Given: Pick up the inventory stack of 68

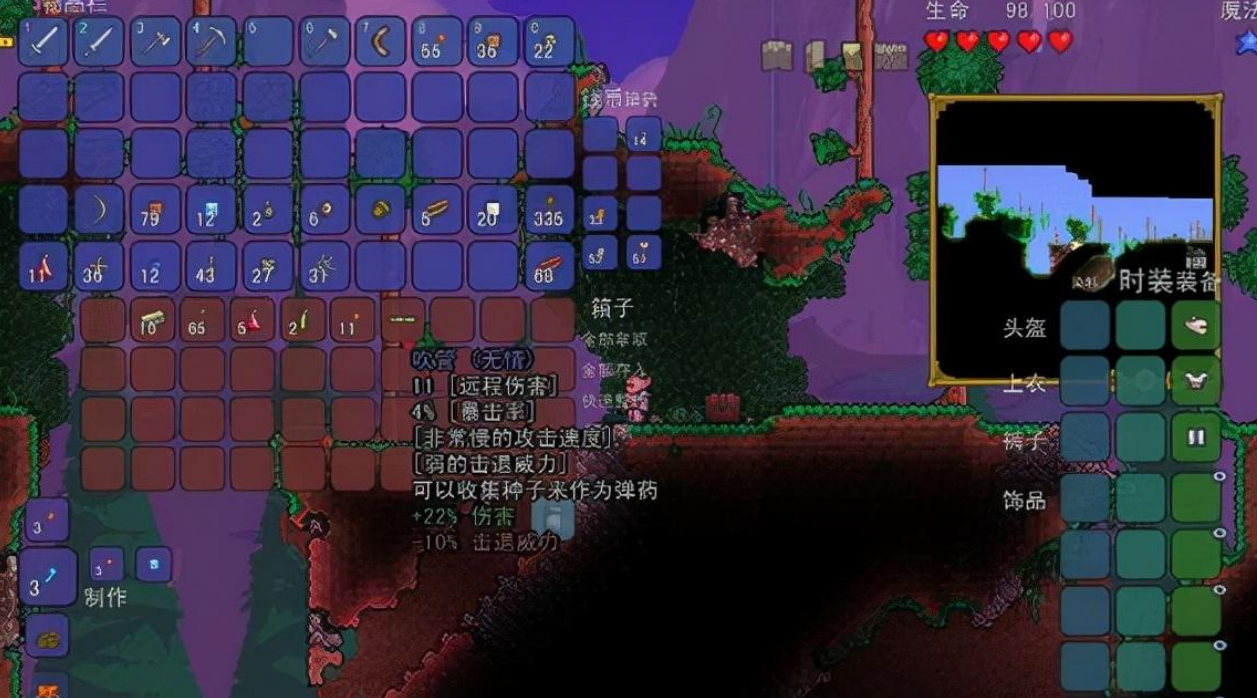Looking at the screenshot, I should [549, 266].
